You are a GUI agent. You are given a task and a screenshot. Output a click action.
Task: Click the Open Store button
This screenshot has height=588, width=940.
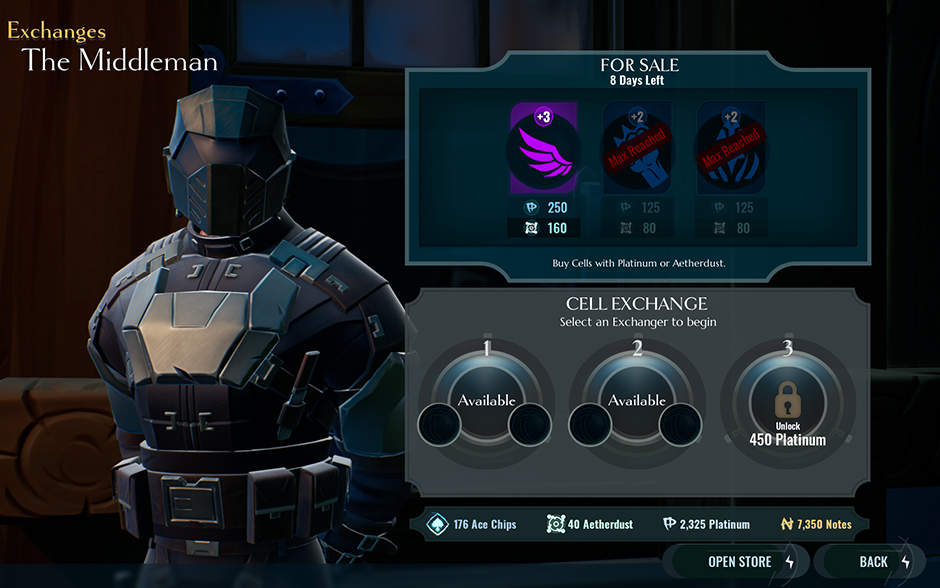740,562
